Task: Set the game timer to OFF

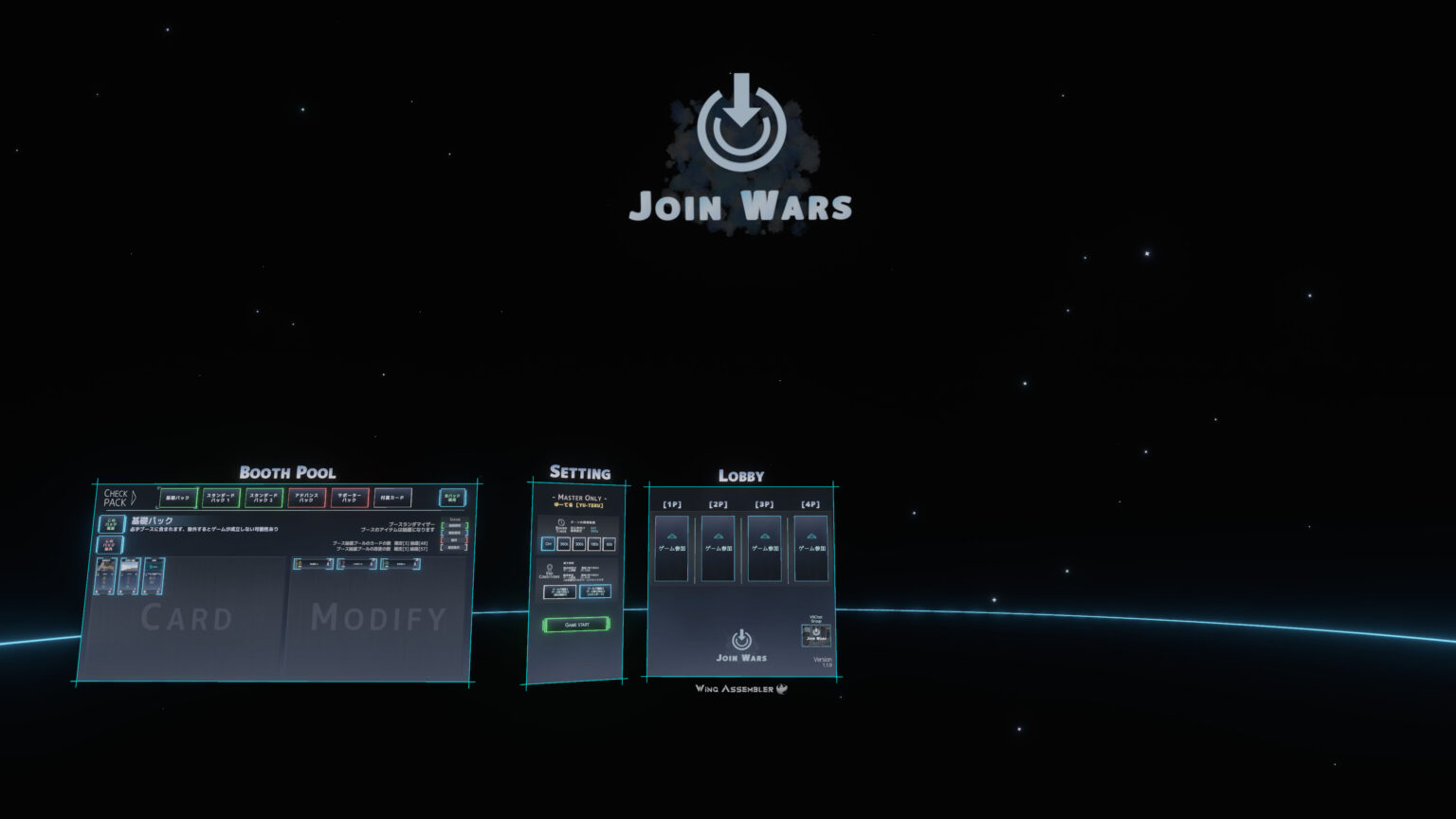Action: (549, 543)
